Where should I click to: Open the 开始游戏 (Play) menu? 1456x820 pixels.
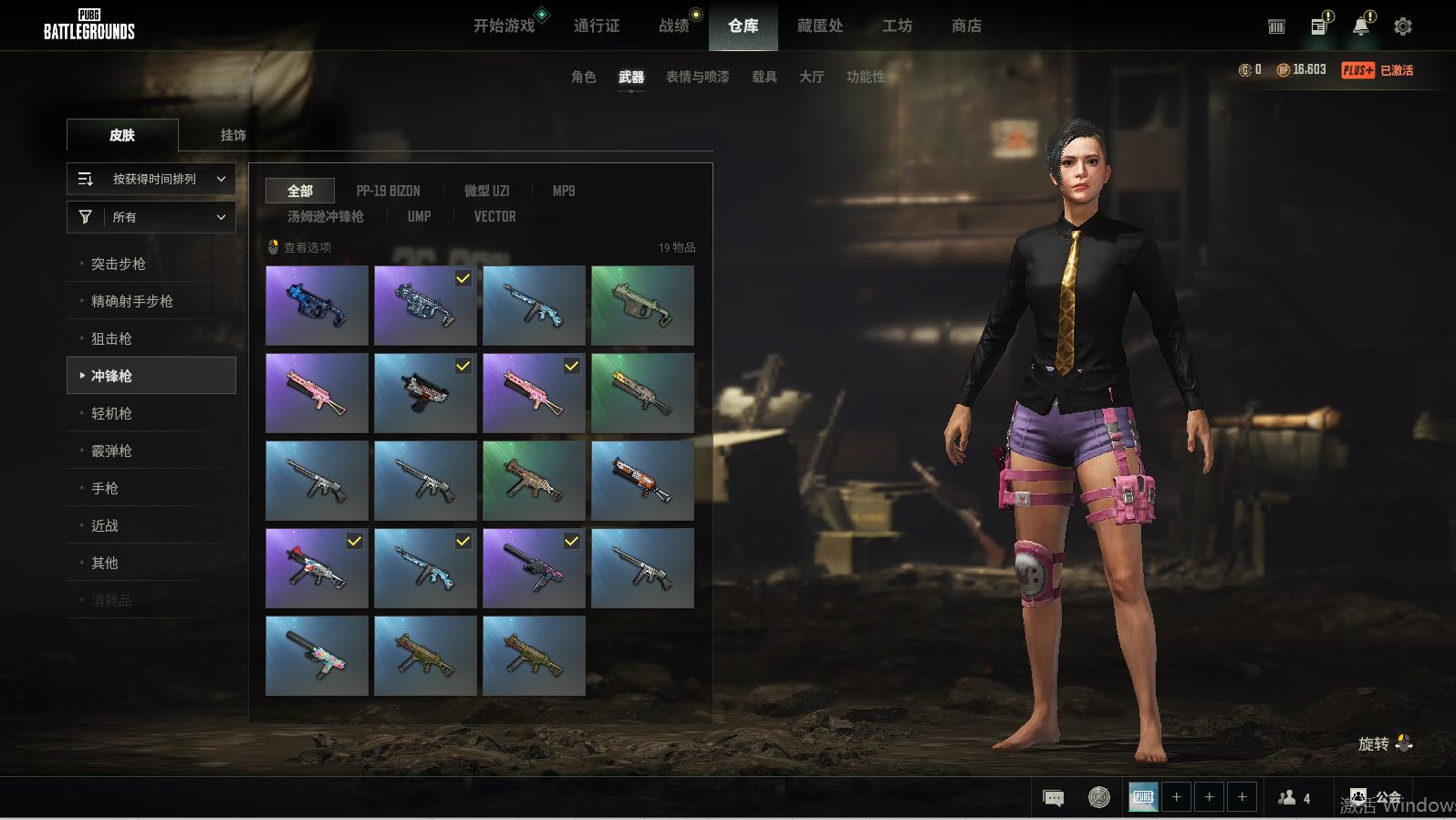coord(504,26)
